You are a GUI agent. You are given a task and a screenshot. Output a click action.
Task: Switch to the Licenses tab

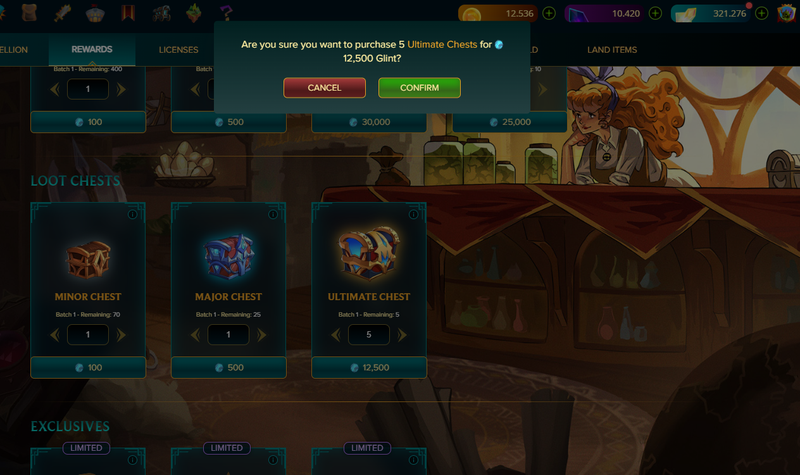coord(178,50)
